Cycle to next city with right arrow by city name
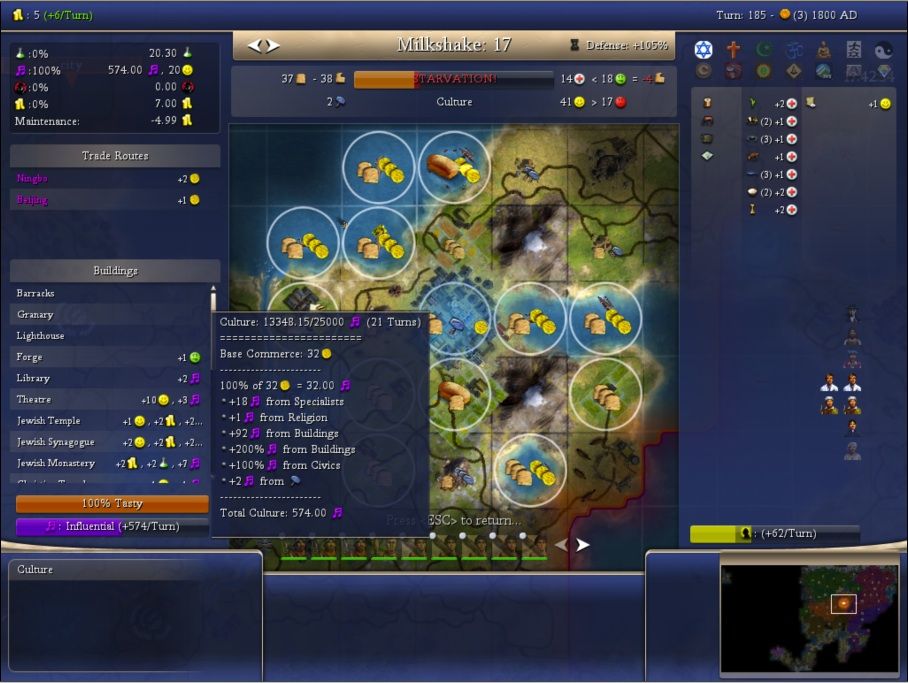The height and width of the screenshot is (683, 908). [x=273, y=46]
